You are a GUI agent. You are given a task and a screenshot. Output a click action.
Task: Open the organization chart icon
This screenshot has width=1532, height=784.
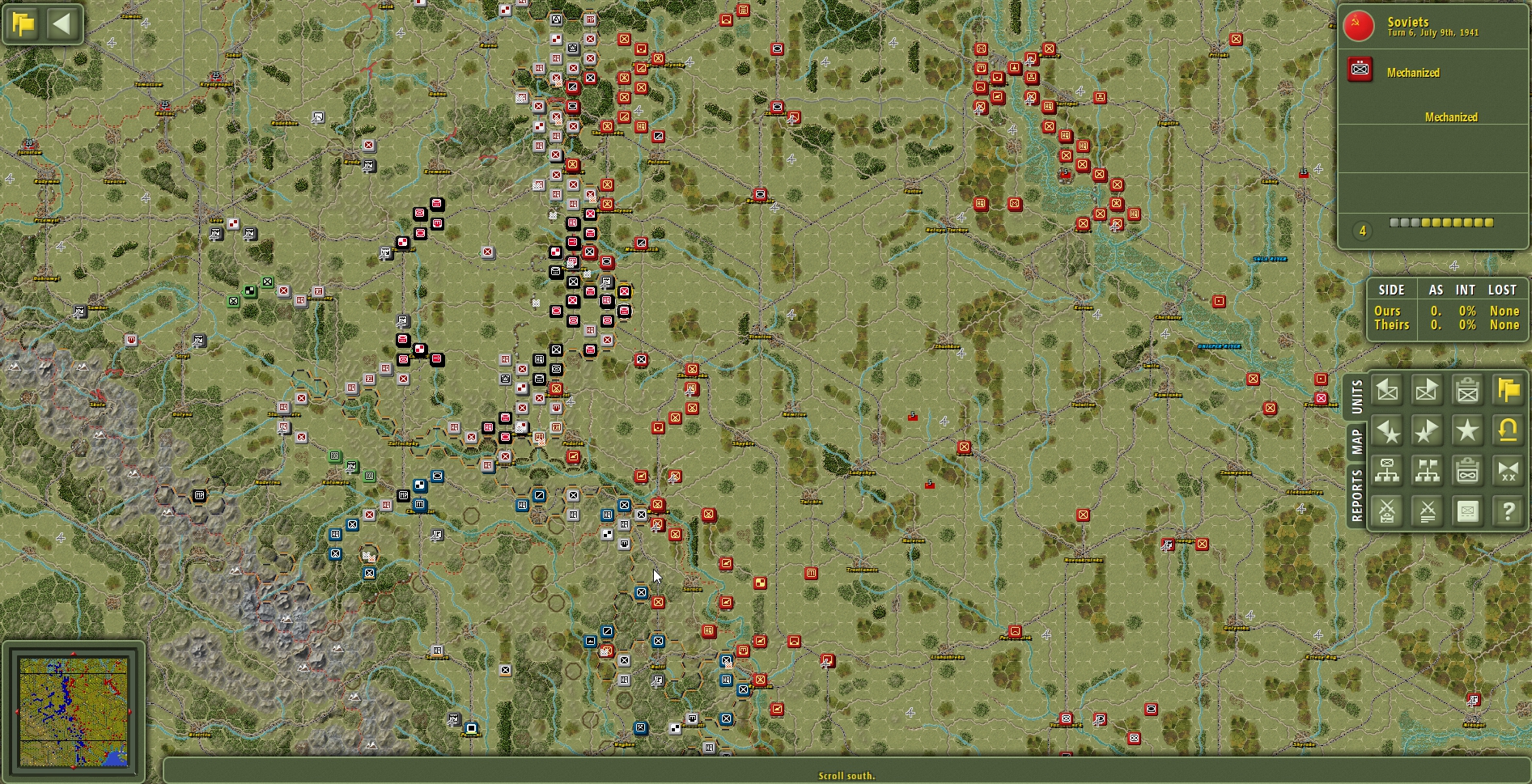tap(1387, 471)
